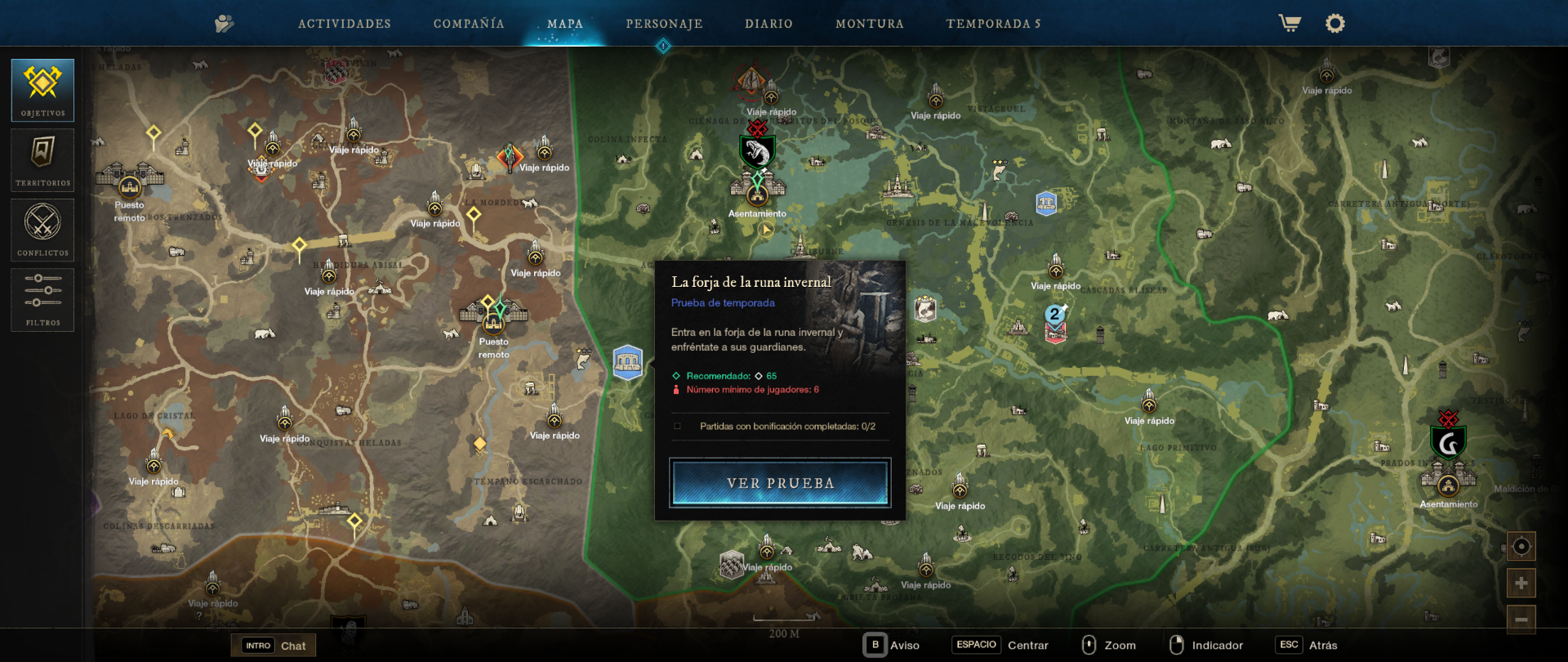Switch to the Compañía tab
Viewport: 1568px width, 662px height.
(x=469, y=24)
